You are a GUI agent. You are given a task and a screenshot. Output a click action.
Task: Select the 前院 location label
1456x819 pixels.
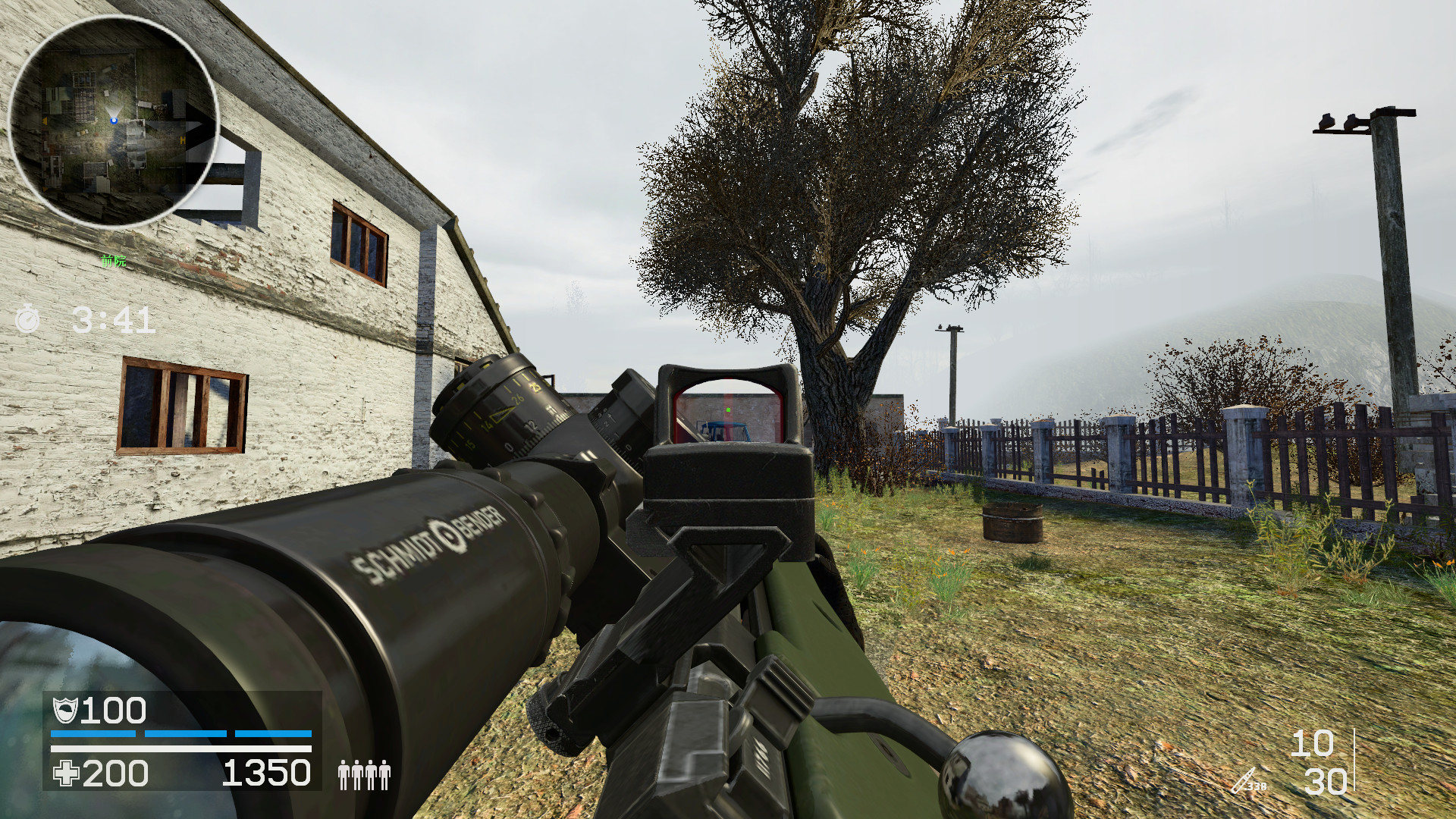[x=113, y=261]
